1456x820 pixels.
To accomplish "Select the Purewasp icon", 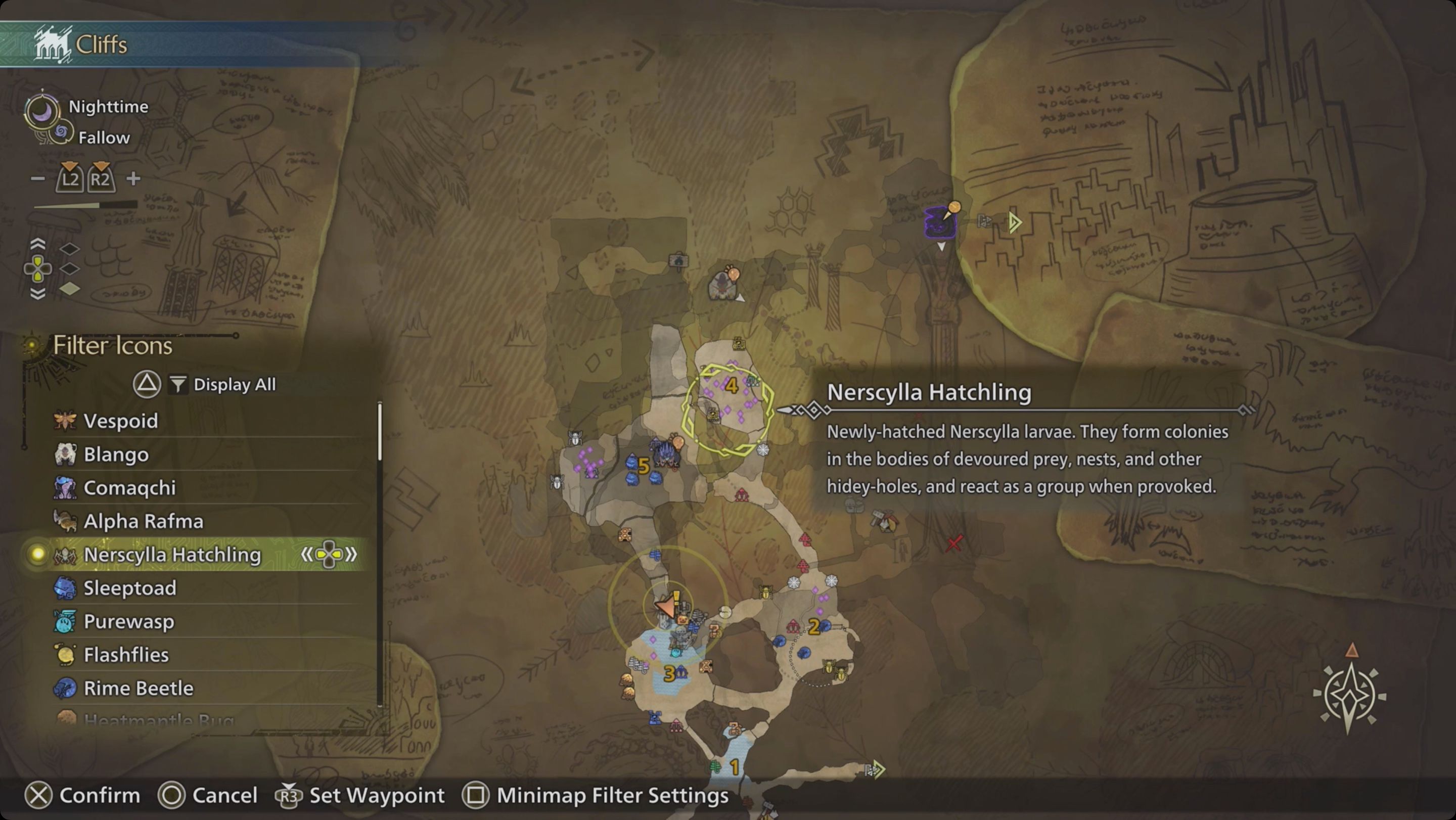I will pos(66,621).
